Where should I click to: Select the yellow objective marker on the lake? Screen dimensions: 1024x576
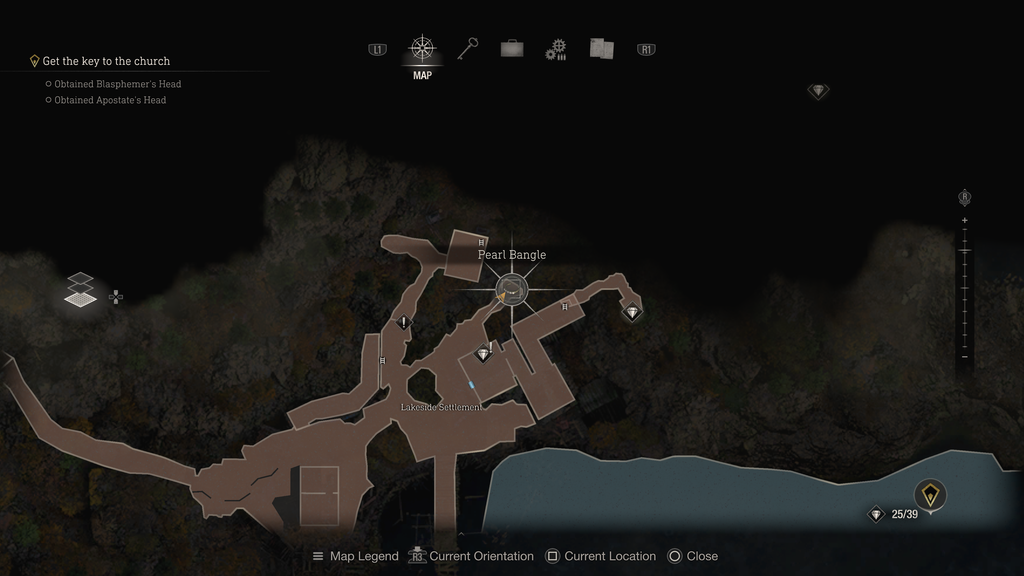click(930, 494)
